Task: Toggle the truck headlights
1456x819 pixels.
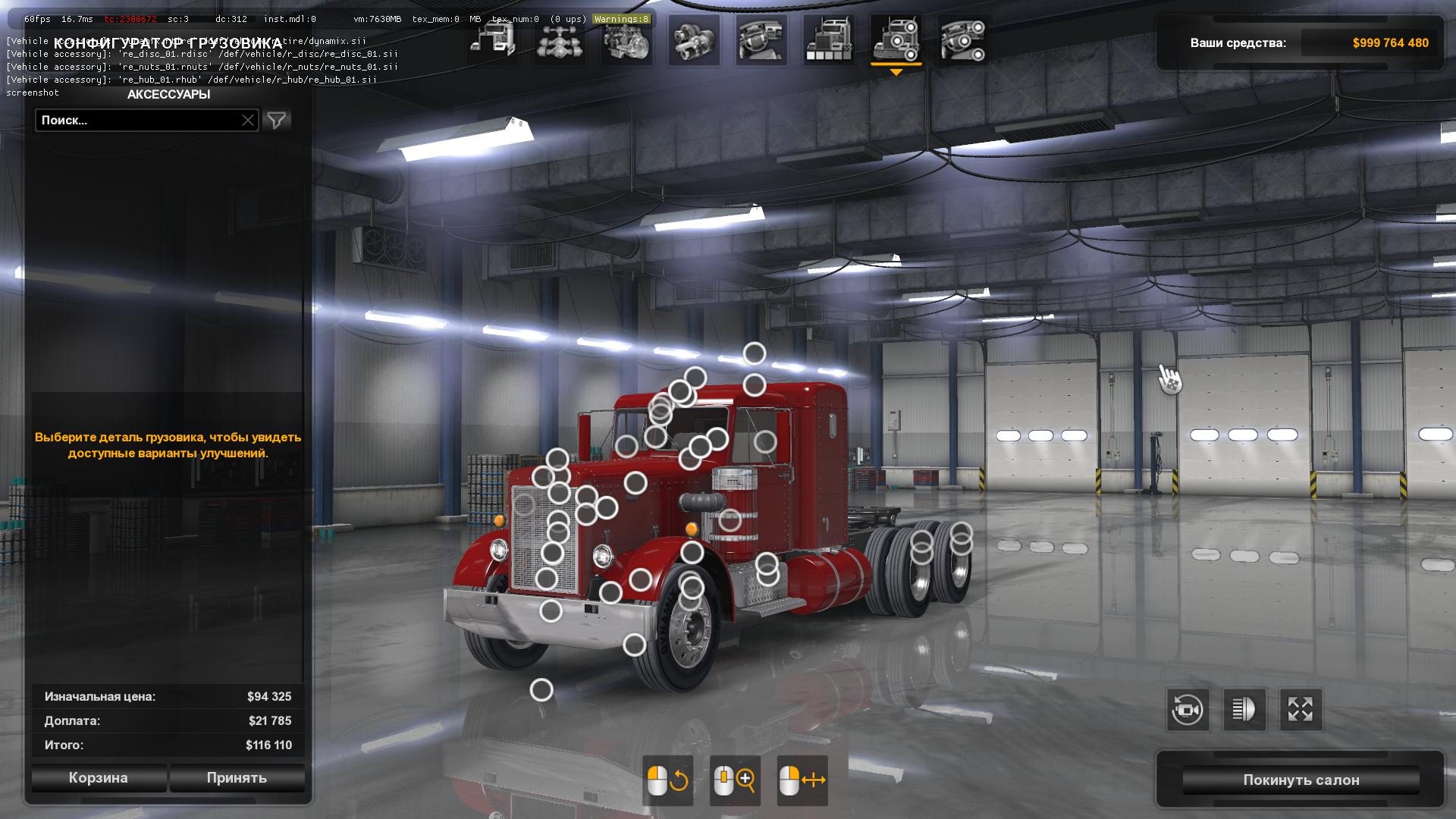Action: pos(1244,711)
